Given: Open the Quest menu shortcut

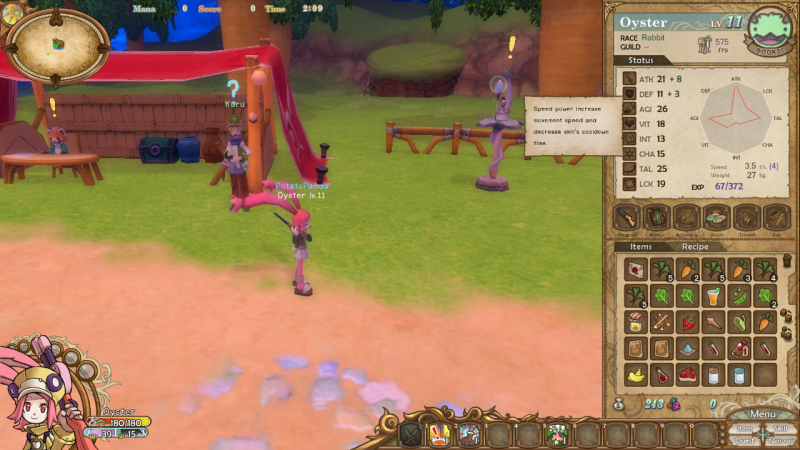Looking at the screenshot, I should point(745,439).
